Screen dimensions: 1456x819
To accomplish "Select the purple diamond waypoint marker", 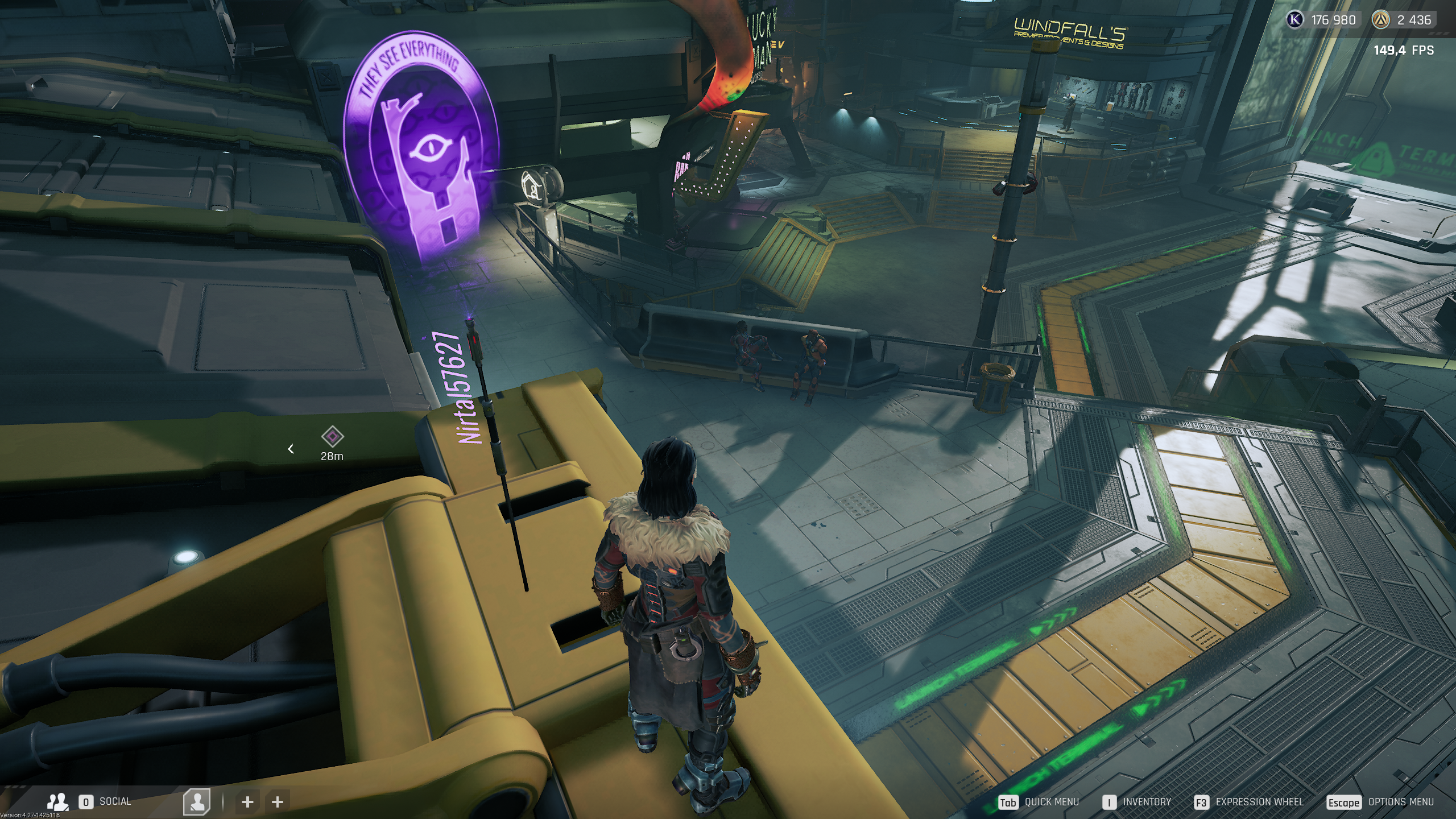I will click(x=332, y=437).
